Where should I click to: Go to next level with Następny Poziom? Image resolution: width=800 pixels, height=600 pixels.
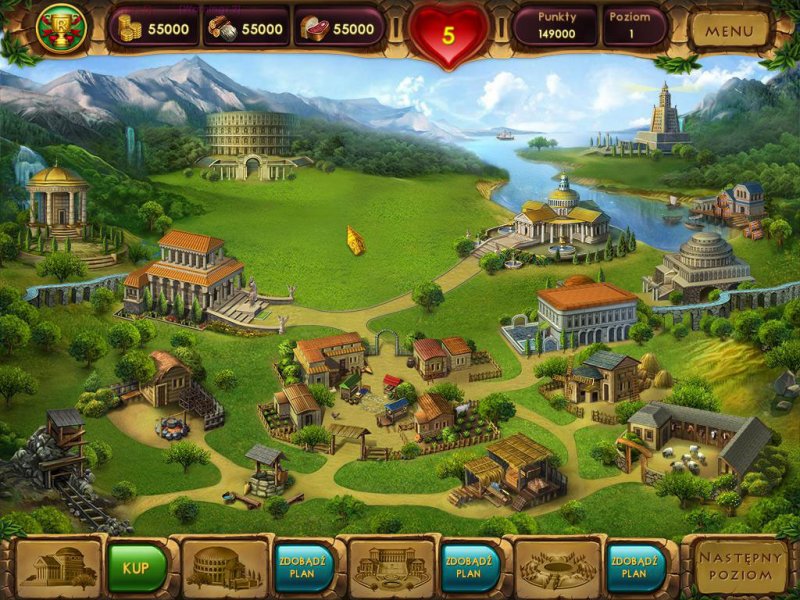point(741,568)
